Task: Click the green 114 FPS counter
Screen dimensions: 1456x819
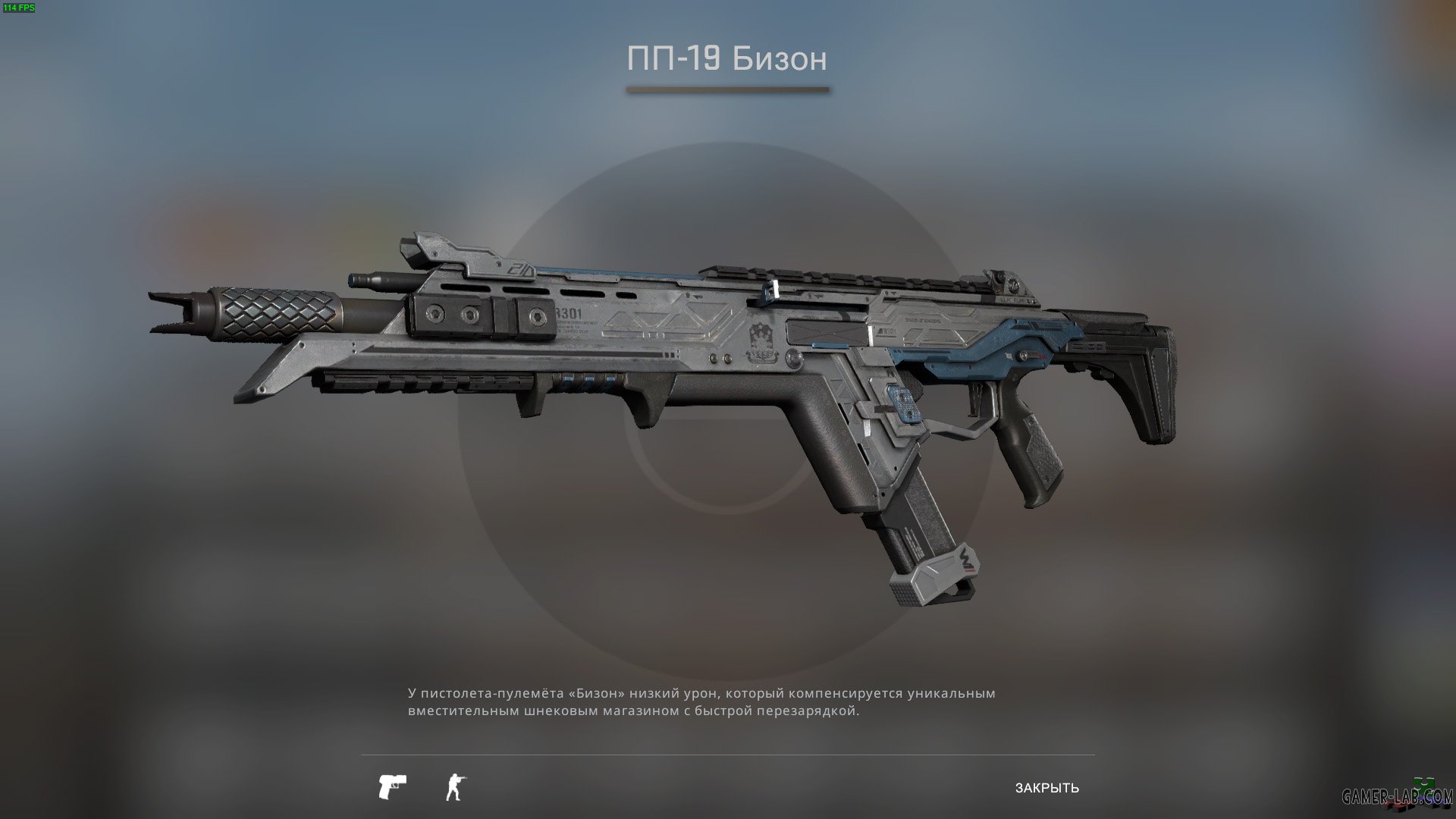Action: point(20,9)
